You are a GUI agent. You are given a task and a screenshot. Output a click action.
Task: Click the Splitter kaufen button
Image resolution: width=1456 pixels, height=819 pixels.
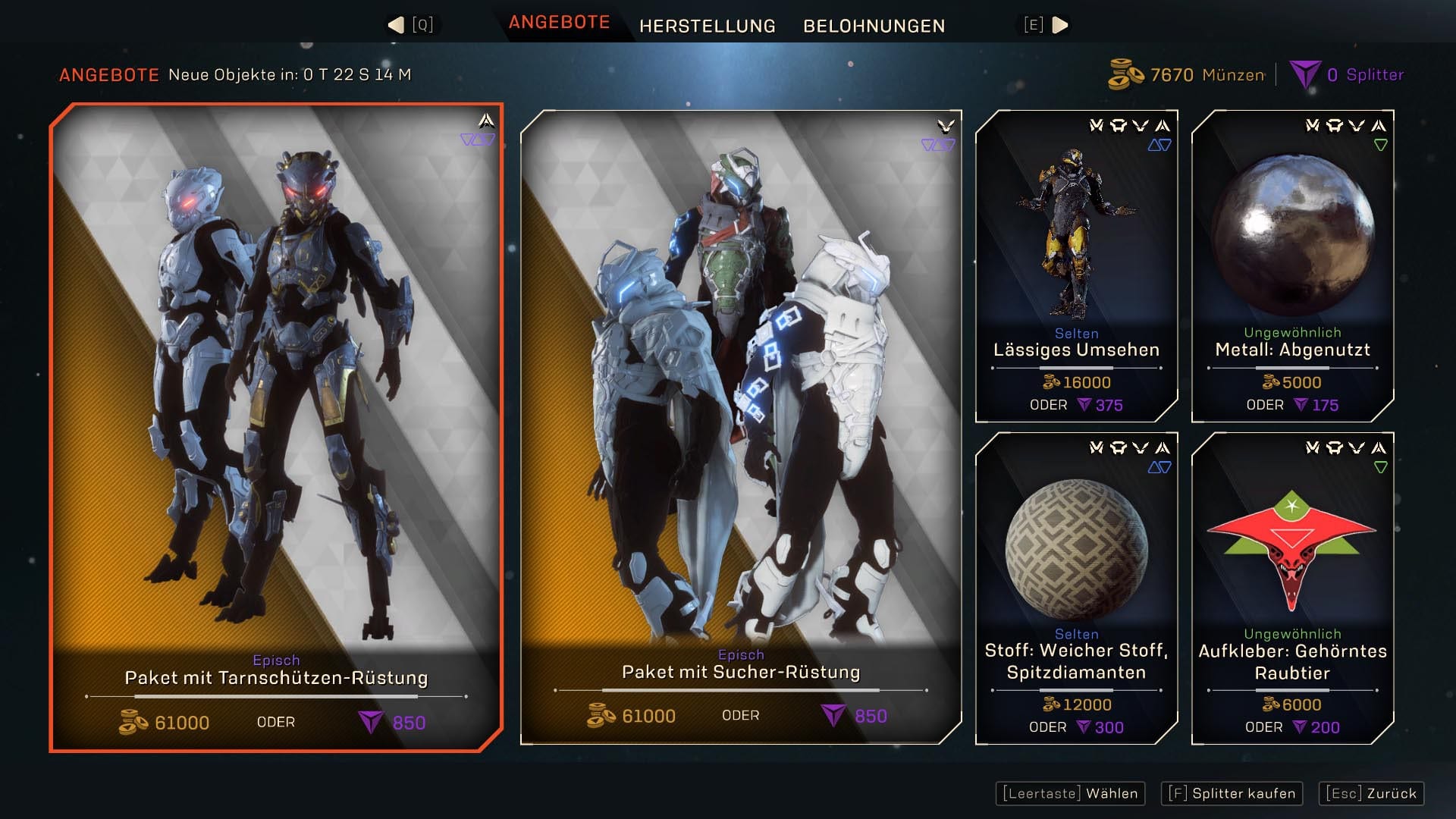click(x=1232, y=793)
